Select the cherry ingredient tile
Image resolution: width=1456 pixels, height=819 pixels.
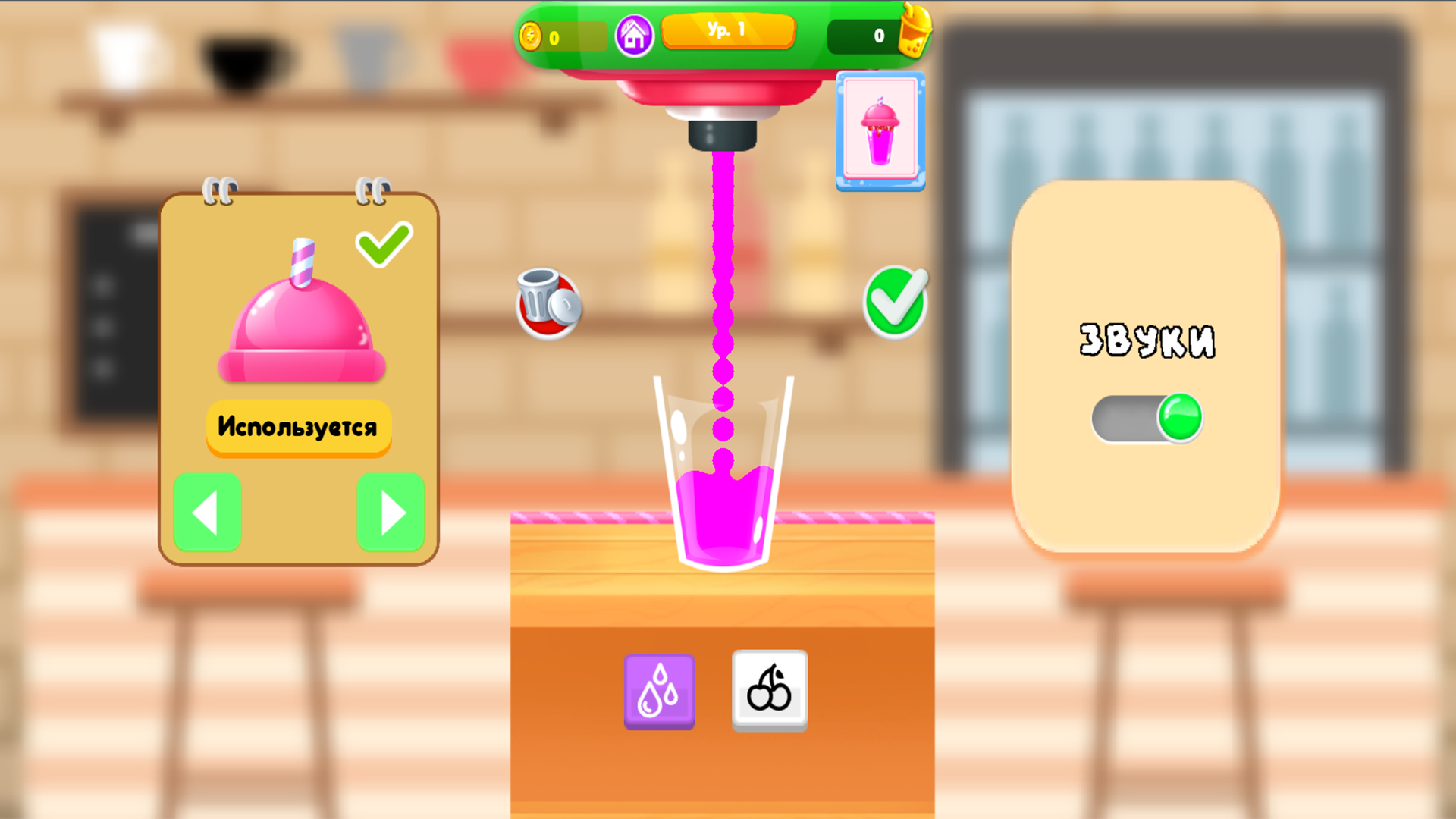(x=768, y=689)
